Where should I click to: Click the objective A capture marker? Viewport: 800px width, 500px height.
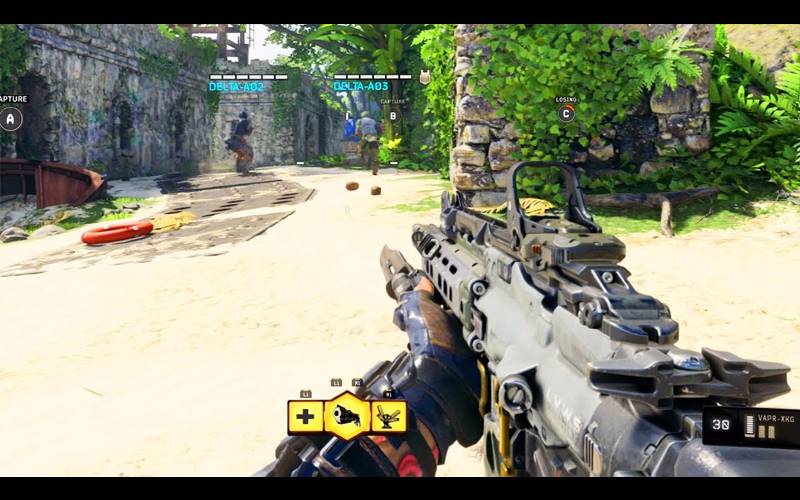(11, 118)
